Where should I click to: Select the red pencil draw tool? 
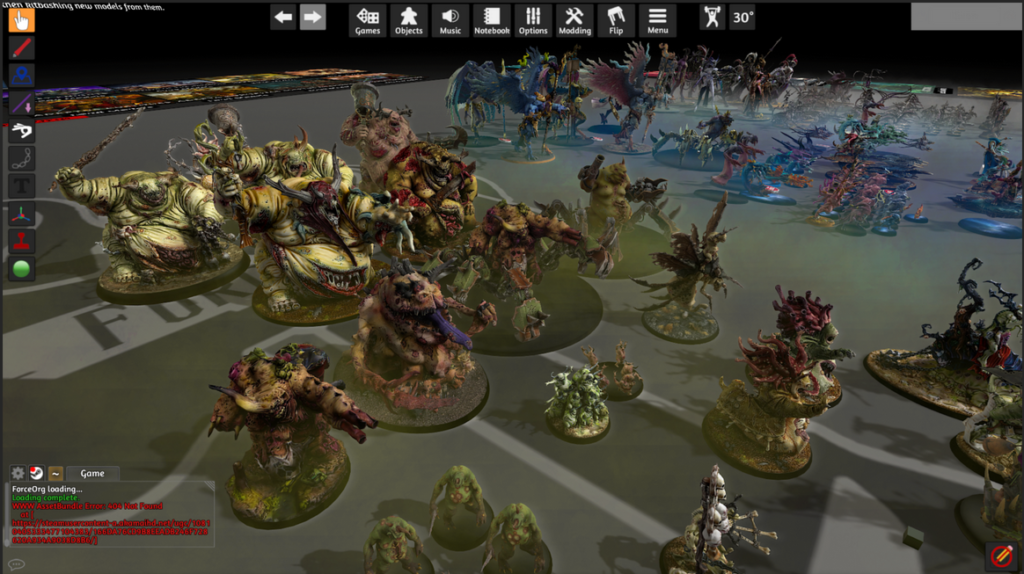(x=22, y=47)
